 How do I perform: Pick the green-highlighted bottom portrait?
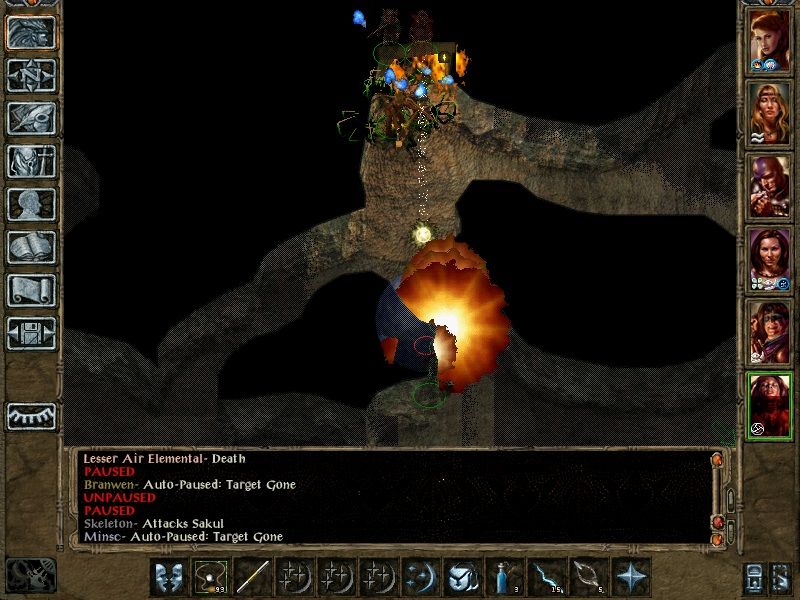(x=770, y=405)
